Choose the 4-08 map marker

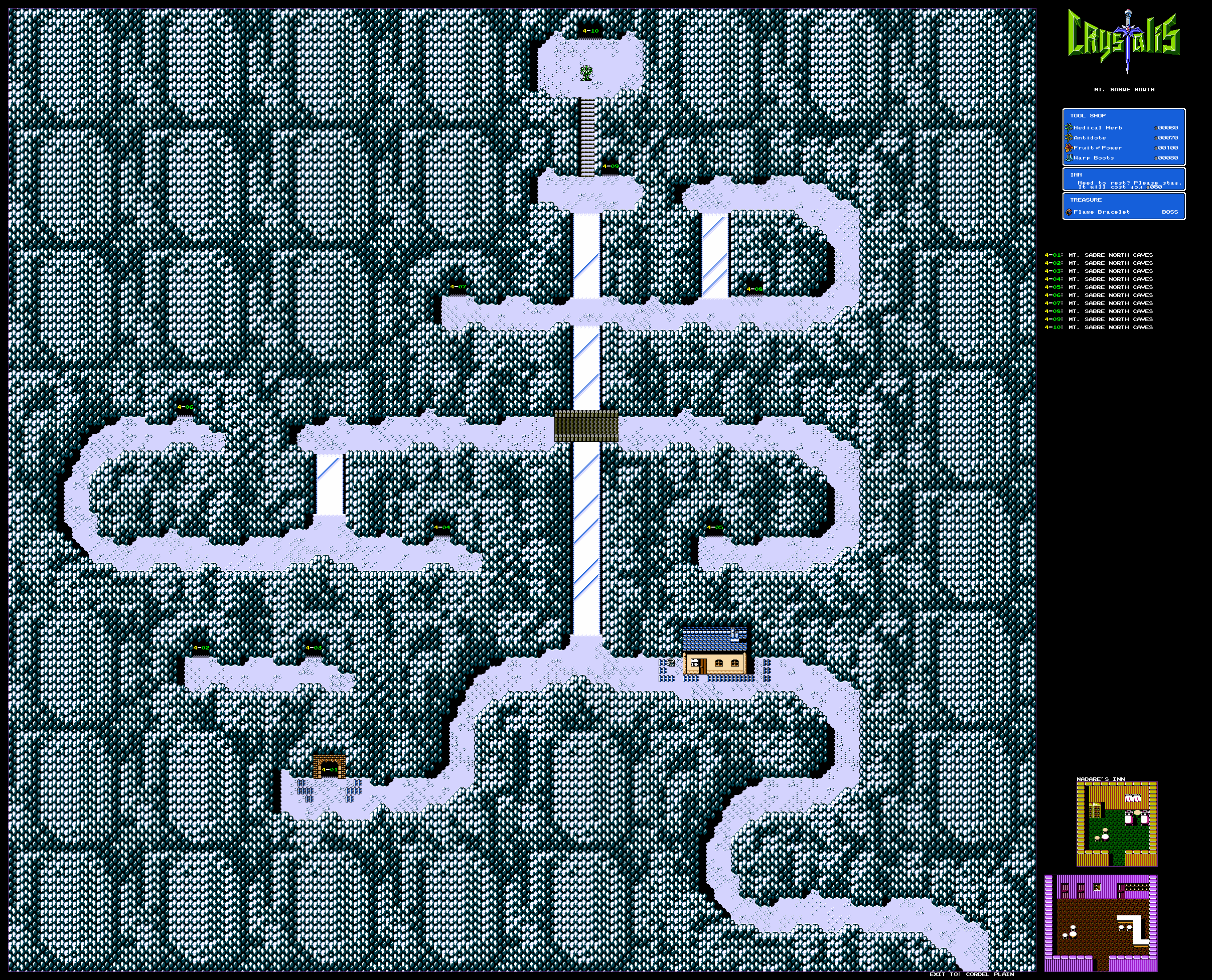point(754,289)
